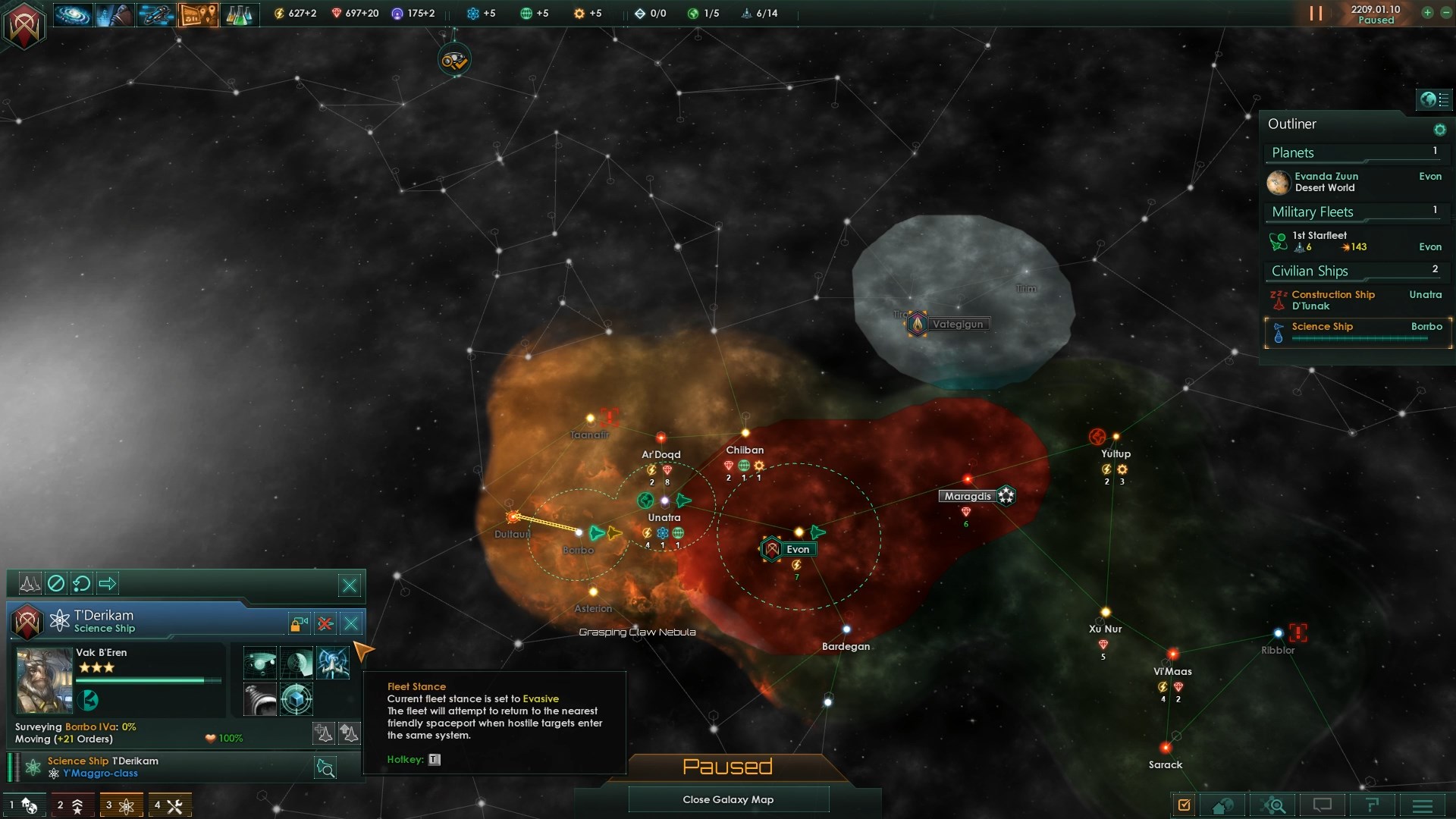The image size is (1456, 819).
Task: Activate the survey system orbit icon
Action: coord(260,663)
